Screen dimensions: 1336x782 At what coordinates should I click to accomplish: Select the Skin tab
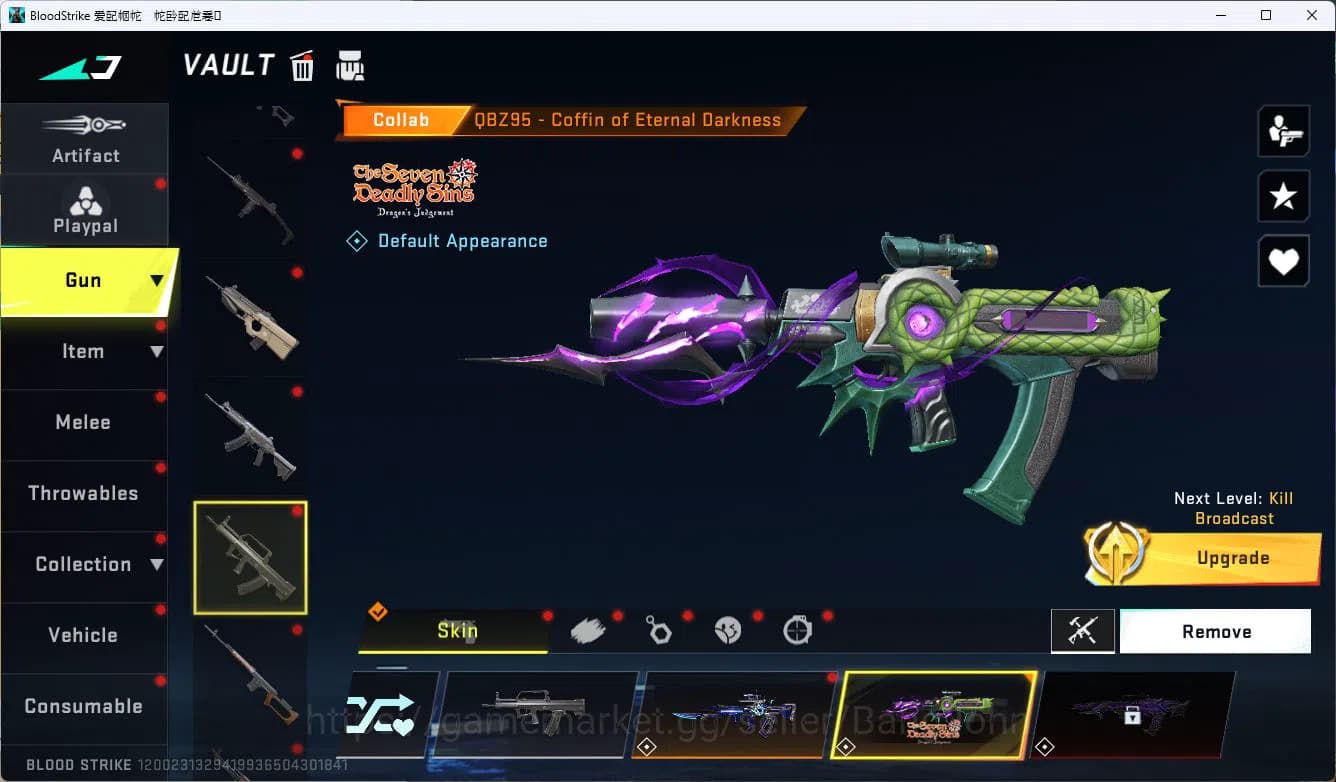coord(457,631)
